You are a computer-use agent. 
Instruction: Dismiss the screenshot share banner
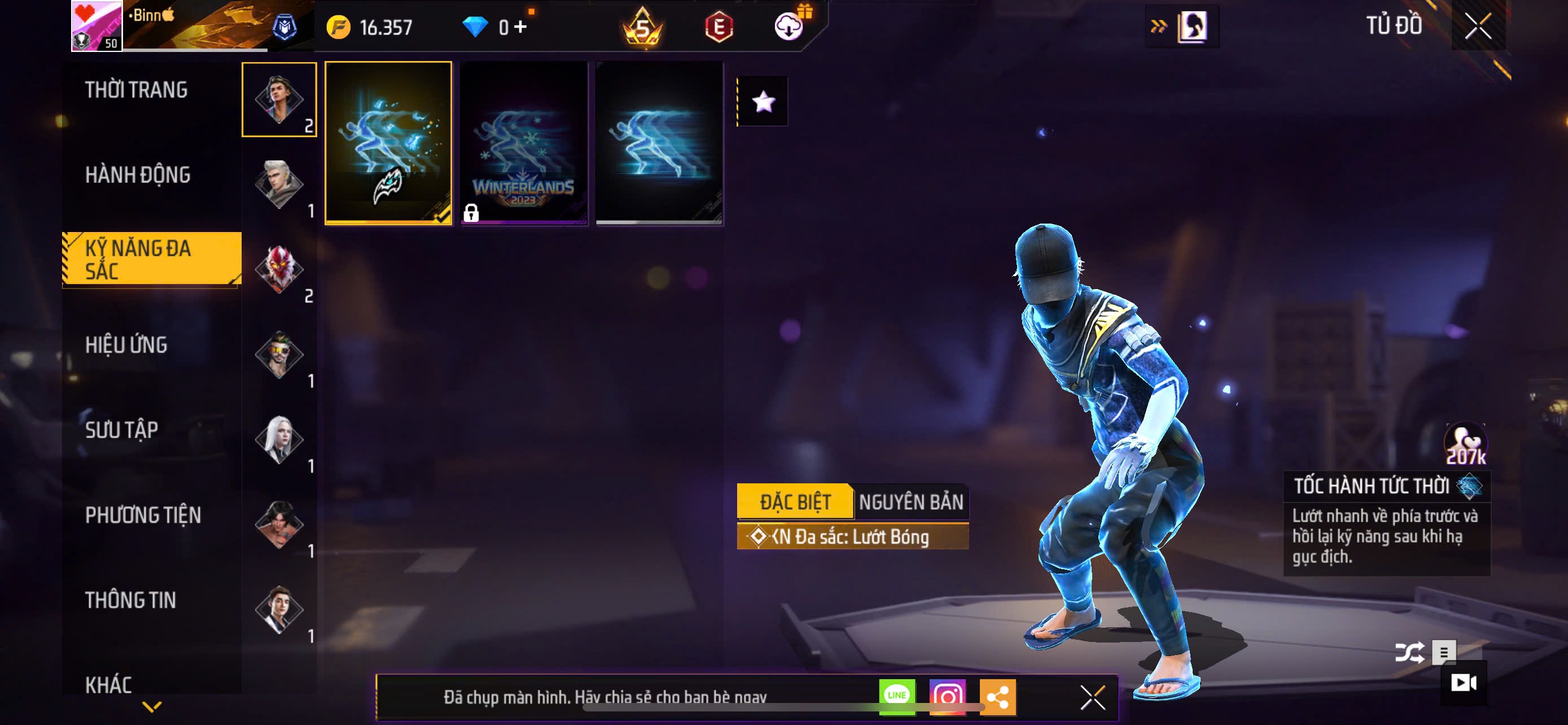[x=1093, y=697]
